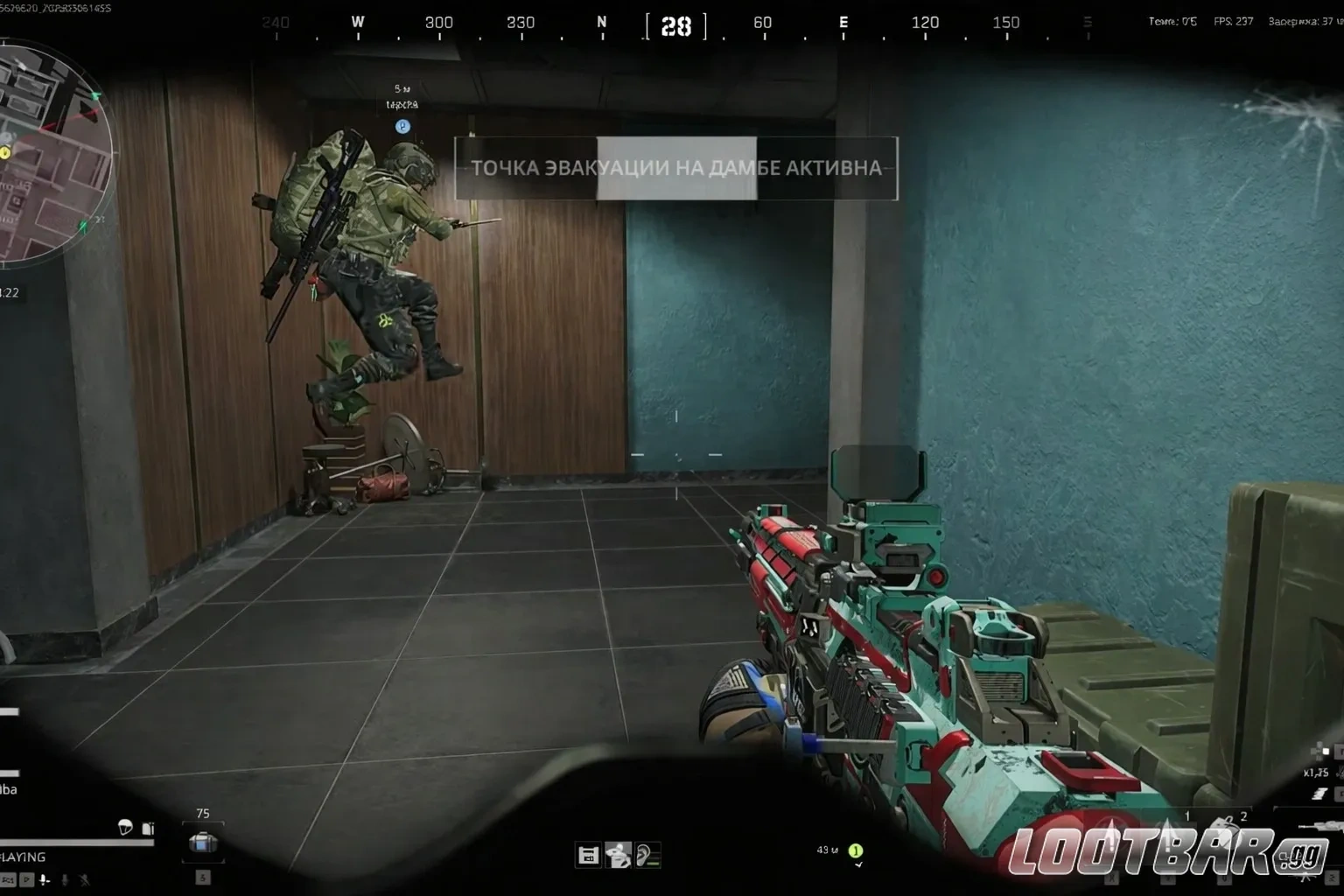Toggle the microphone voice chat icon
The width and height of the screenshot is (1344, 896).
(45, 880)
